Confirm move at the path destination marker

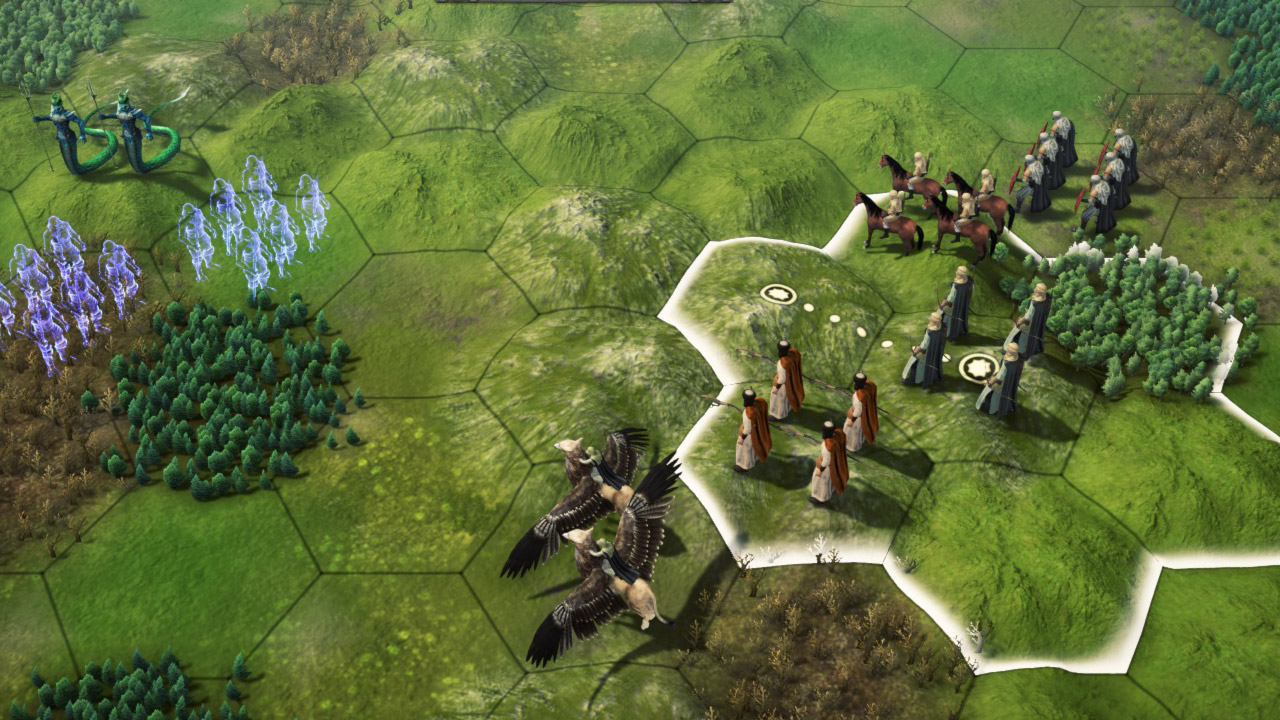pyautogui.click(x=777, y=294)
